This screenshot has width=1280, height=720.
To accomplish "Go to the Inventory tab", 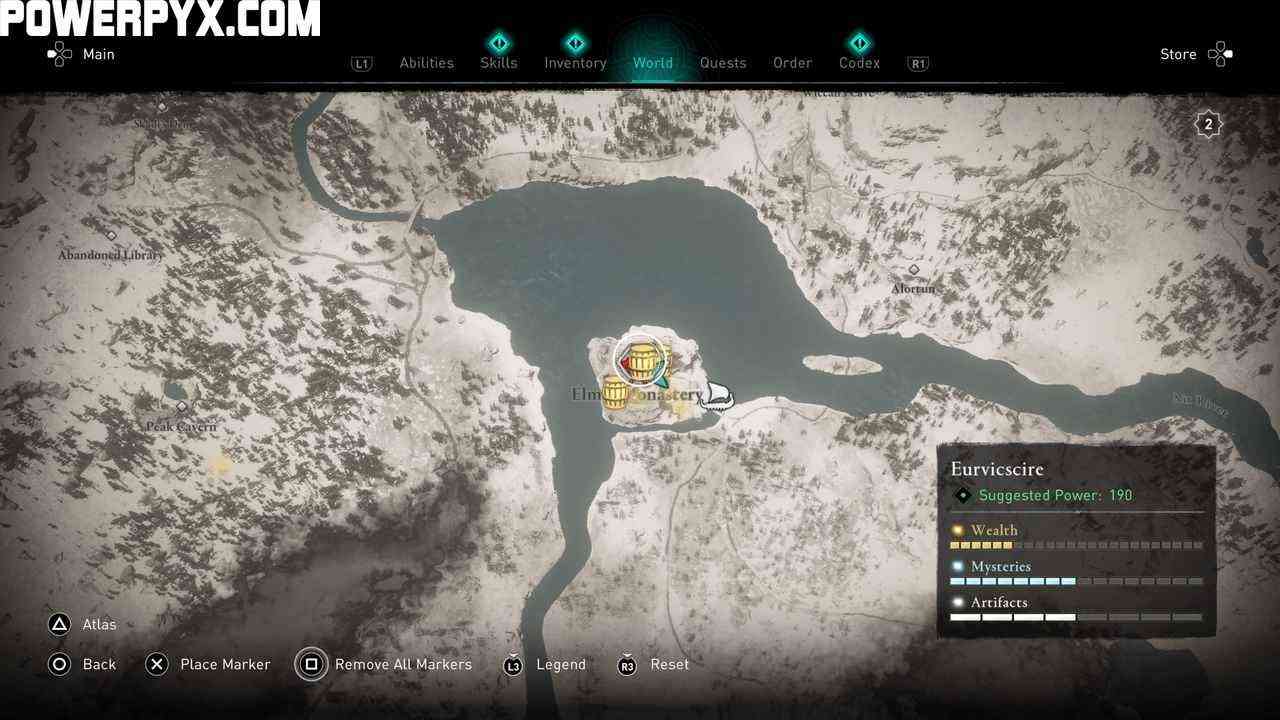I will tap(575, 63).
